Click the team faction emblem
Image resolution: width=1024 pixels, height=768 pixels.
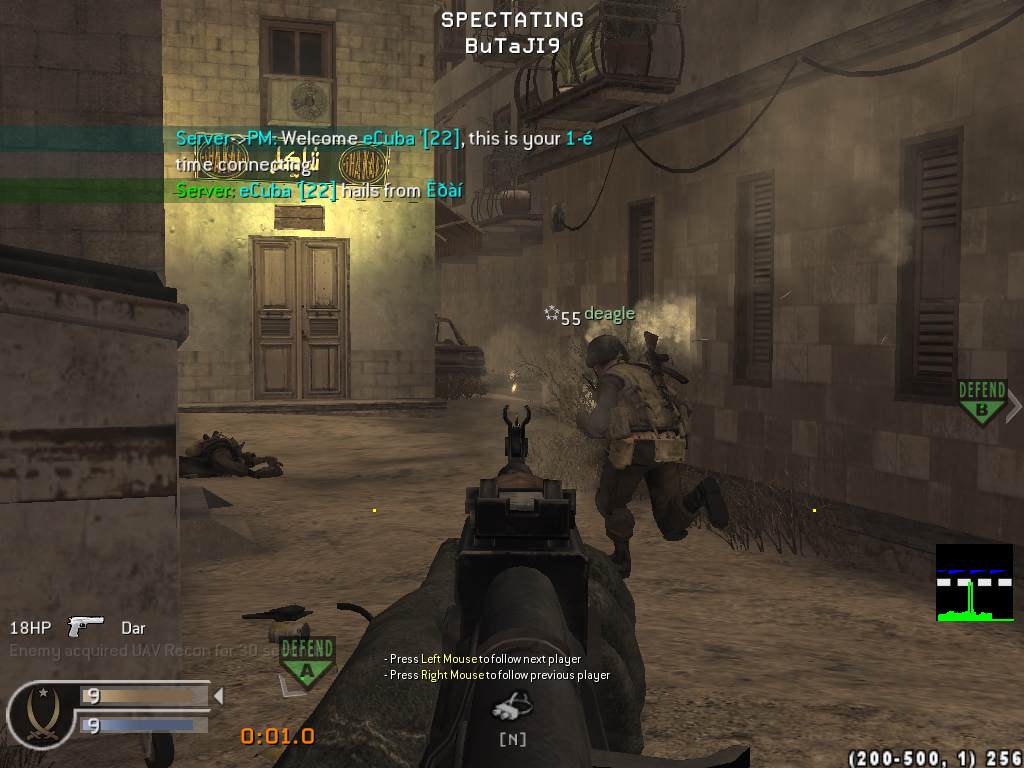(x=40, y=715)
